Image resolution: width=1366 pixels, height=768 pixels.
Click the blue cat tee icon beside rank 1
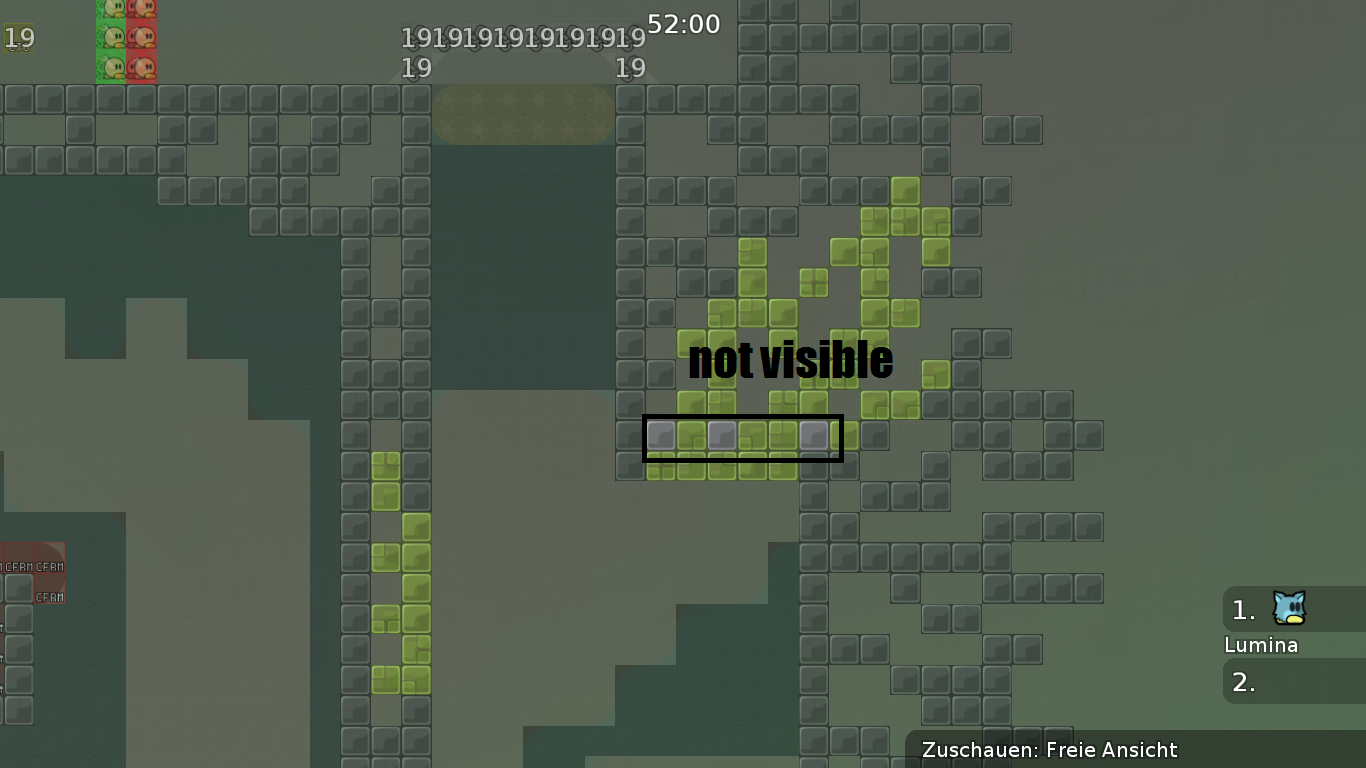pyautogui.click(x=1288, y=610)
